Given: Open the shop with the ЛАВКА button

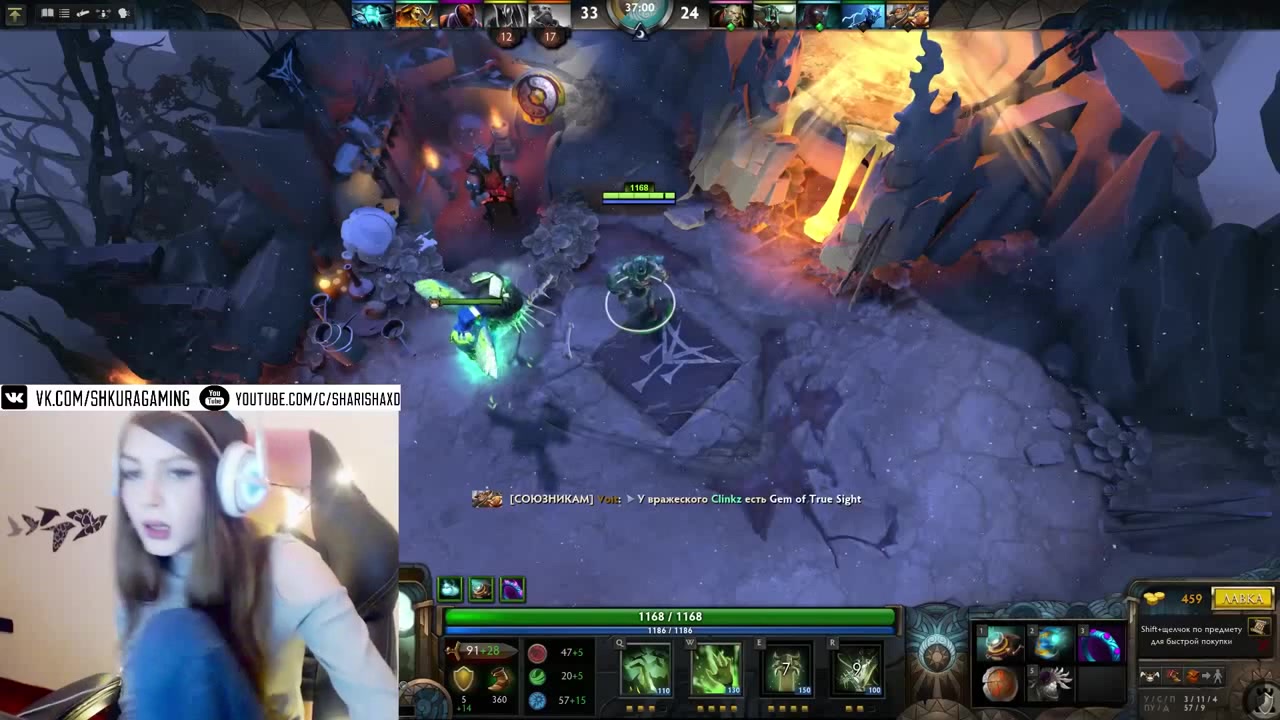Looking at the screenshot, I should click(1242, 598).
